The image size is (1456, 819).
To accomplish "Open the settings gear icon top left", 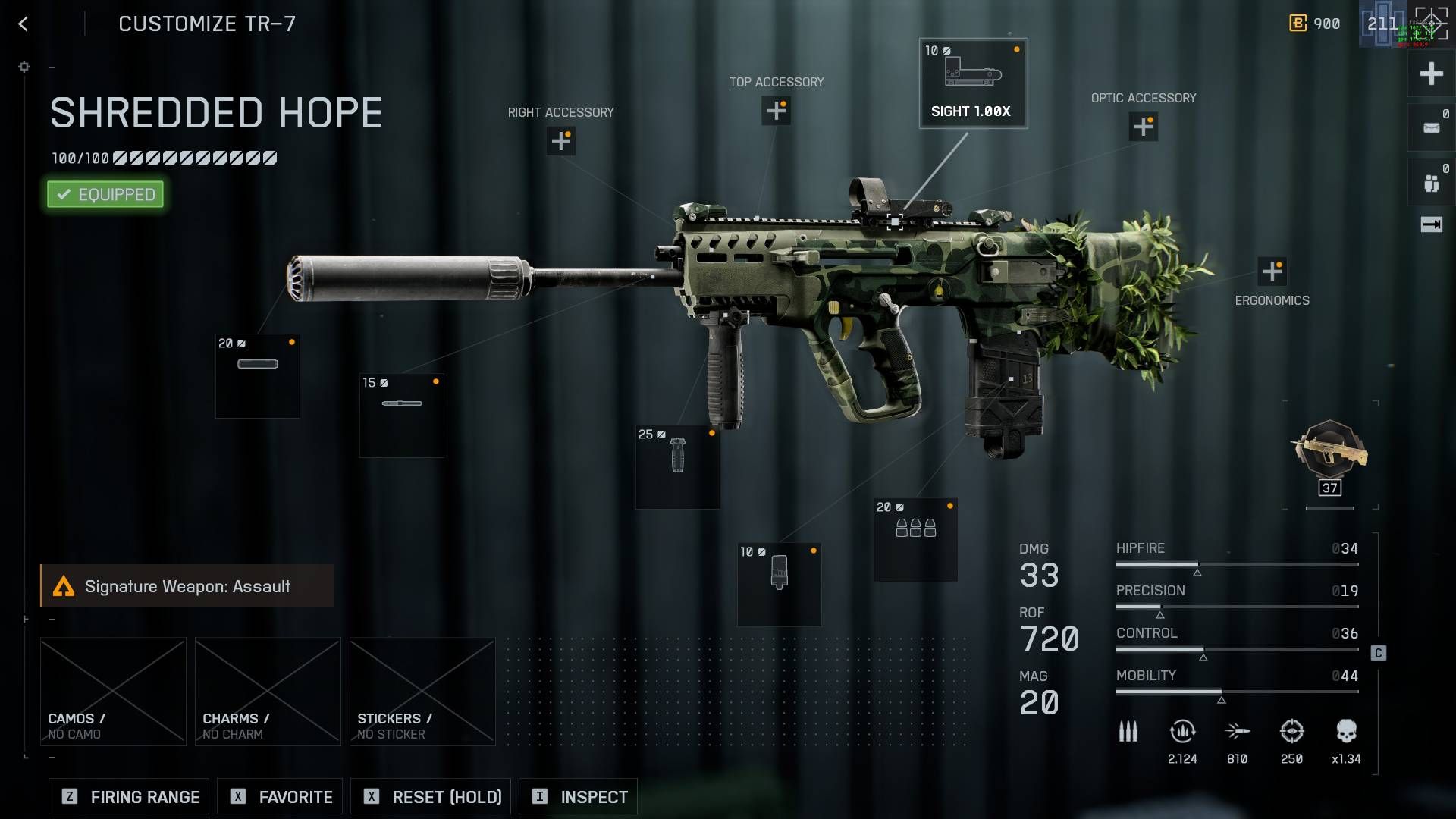I will click(24, 67).
